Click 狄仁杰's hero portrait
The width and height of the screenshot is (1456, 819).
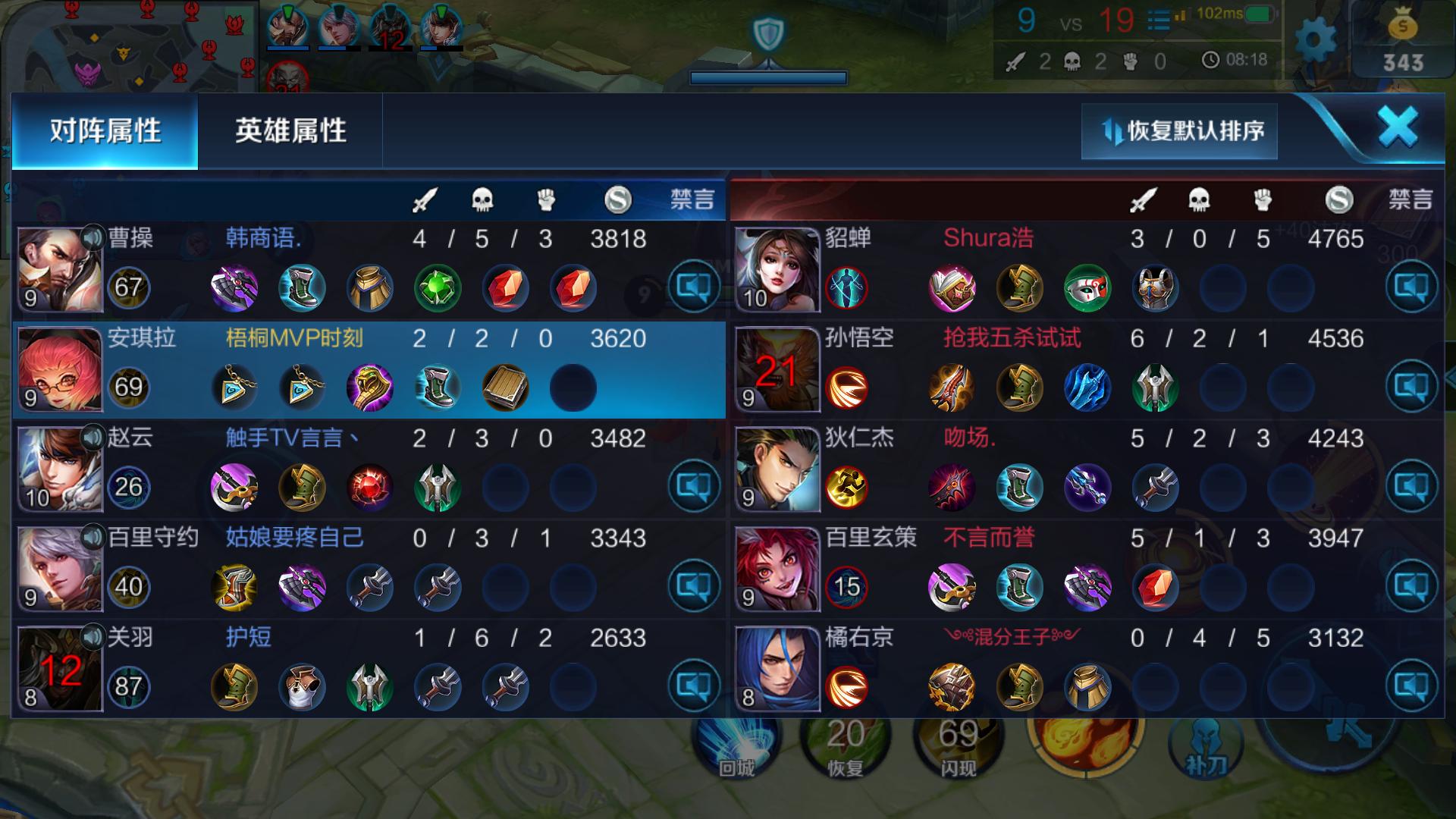[x=777, y=469]
